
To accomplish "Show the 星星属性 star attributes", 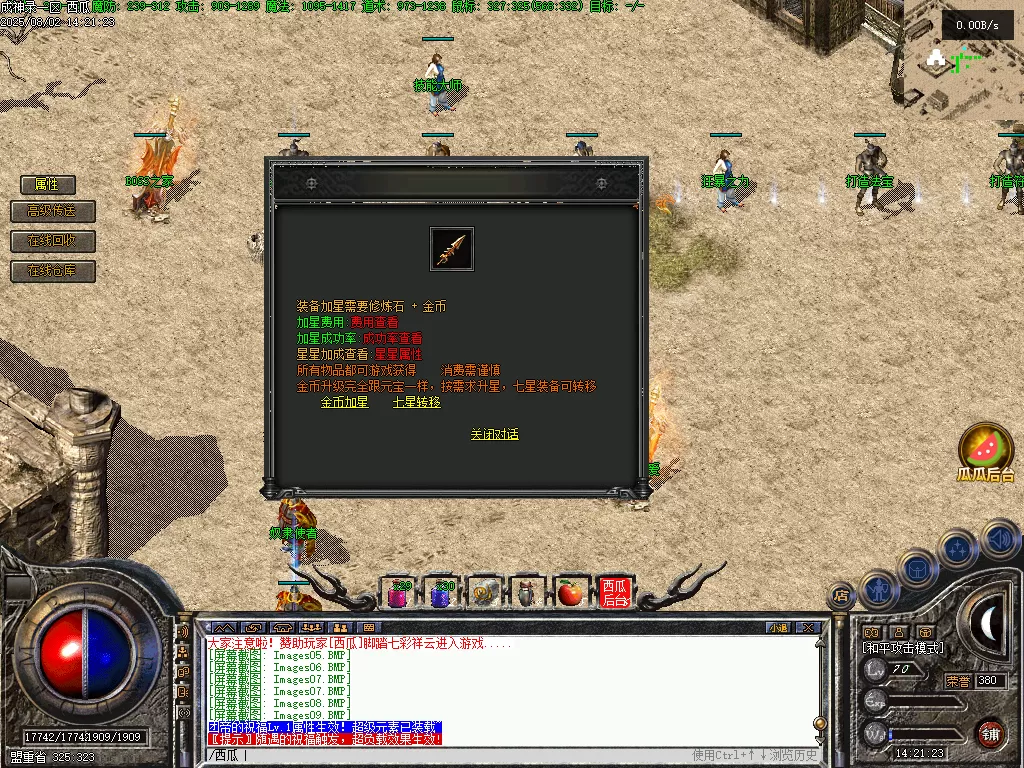I will point(398,354).
